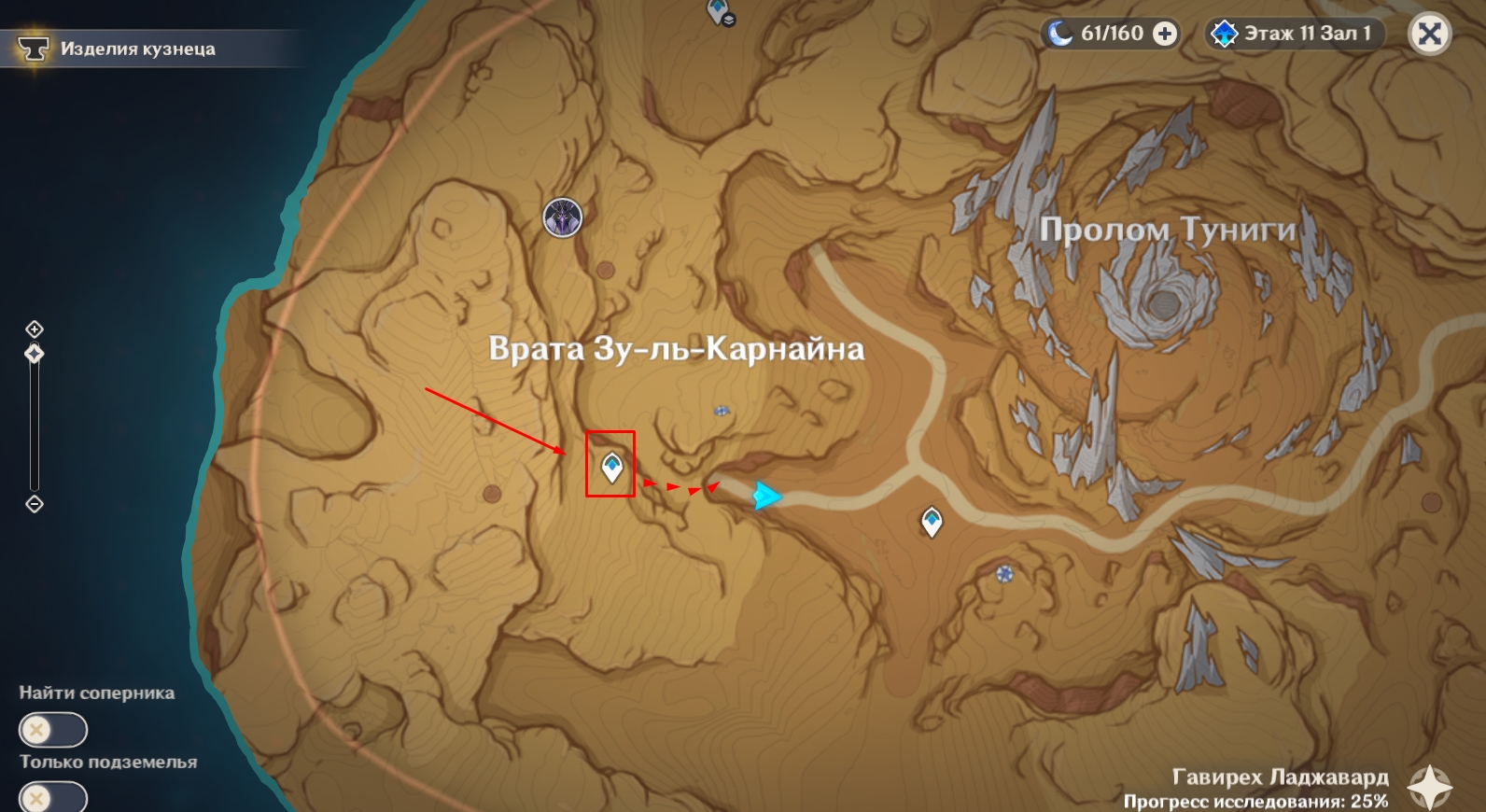Zoom out with the map minus button
This screenshot has width=1486, height=812.
[35, 504]
